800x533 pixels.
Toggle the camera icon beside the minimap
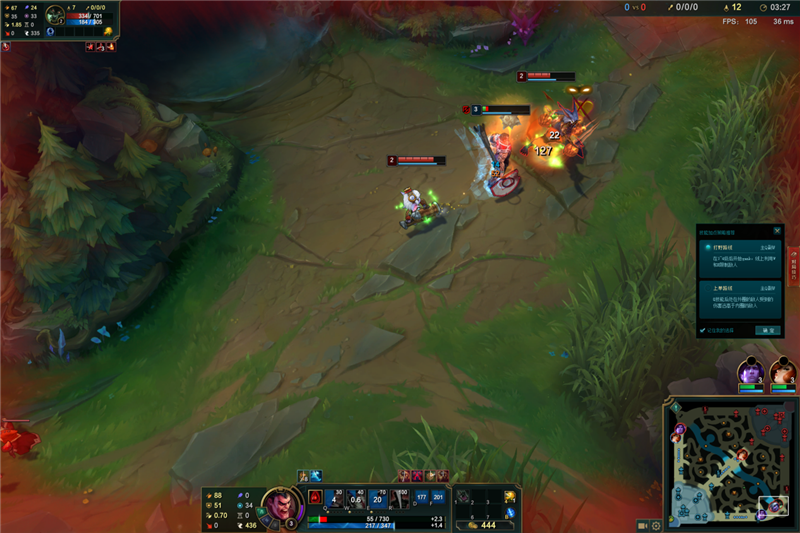click(x=643, y=525)
